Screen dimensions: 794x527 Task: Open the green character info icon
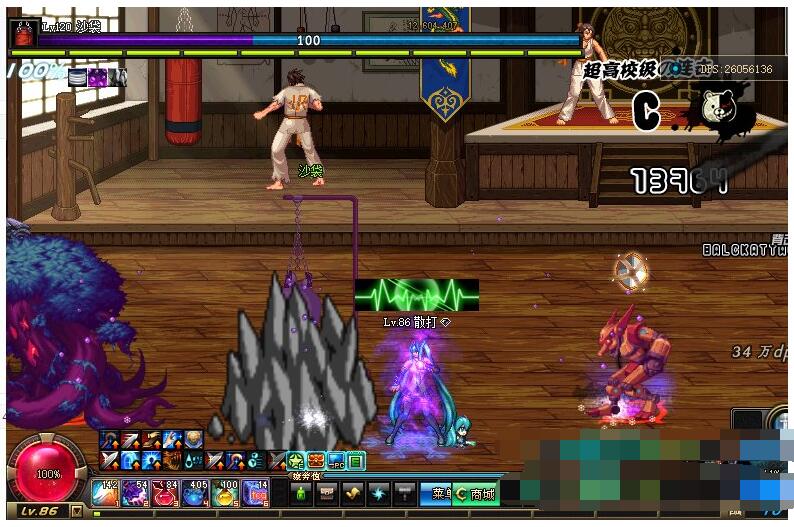point(300,493)
